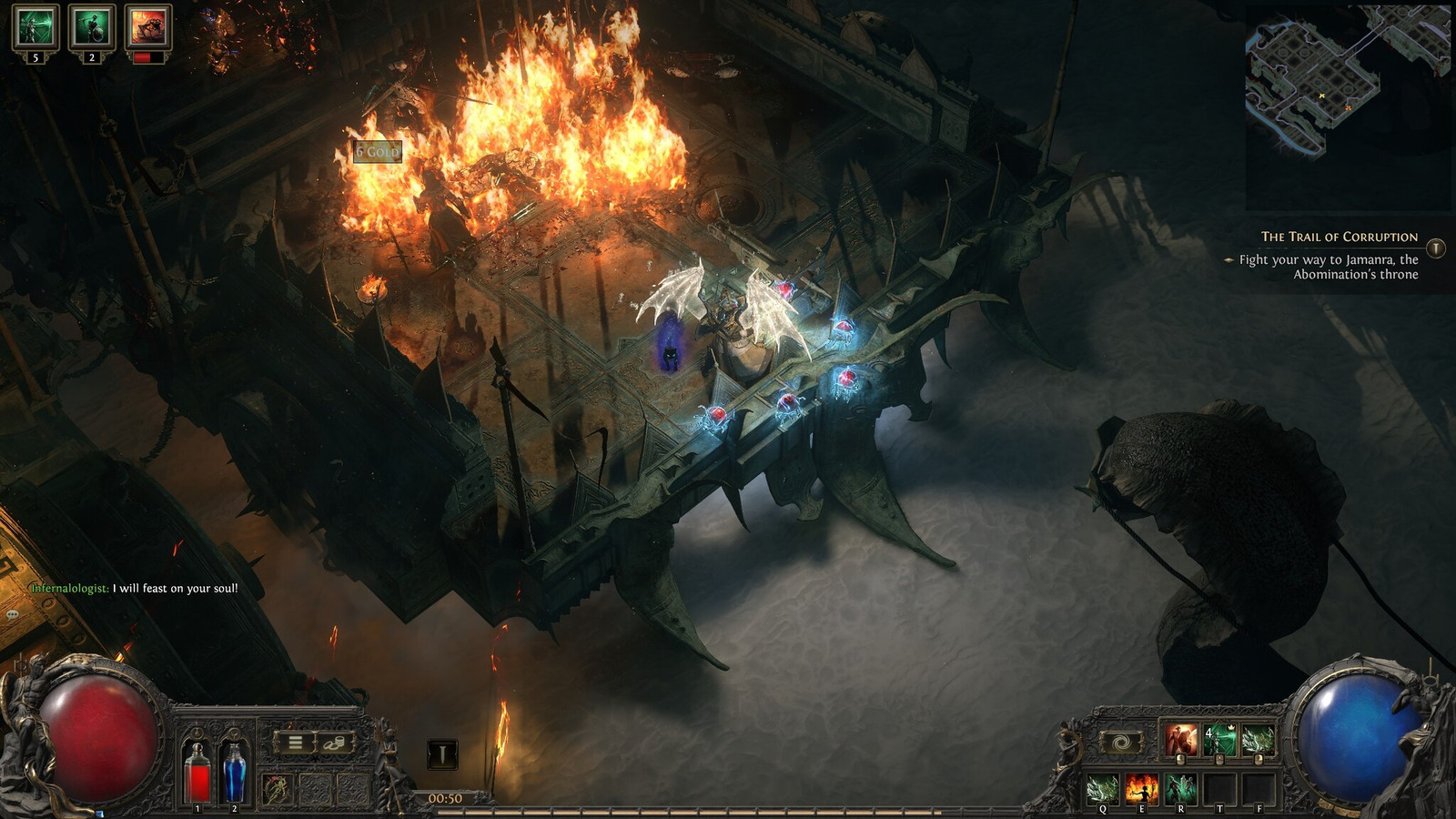Pick up the 6 Gold drop
The height and width of the screenshot is (819, 1456).
pyautogui.click(x=379, y=152)
